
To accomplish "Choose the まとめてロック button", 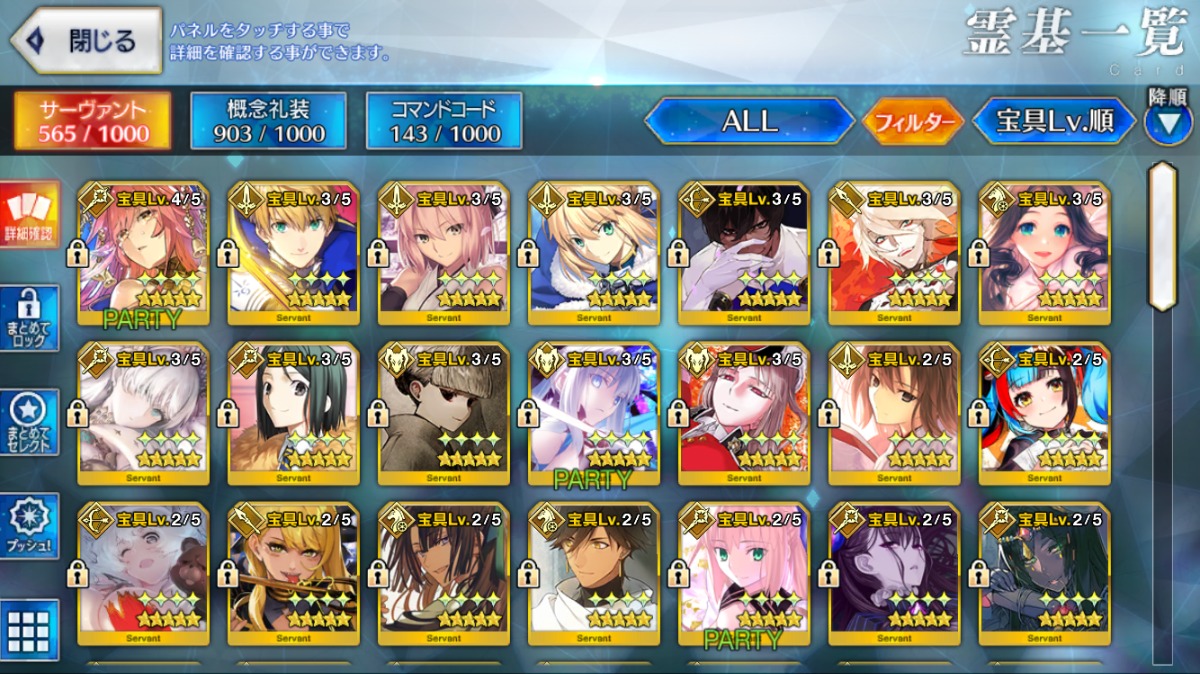I will [30, 319].
